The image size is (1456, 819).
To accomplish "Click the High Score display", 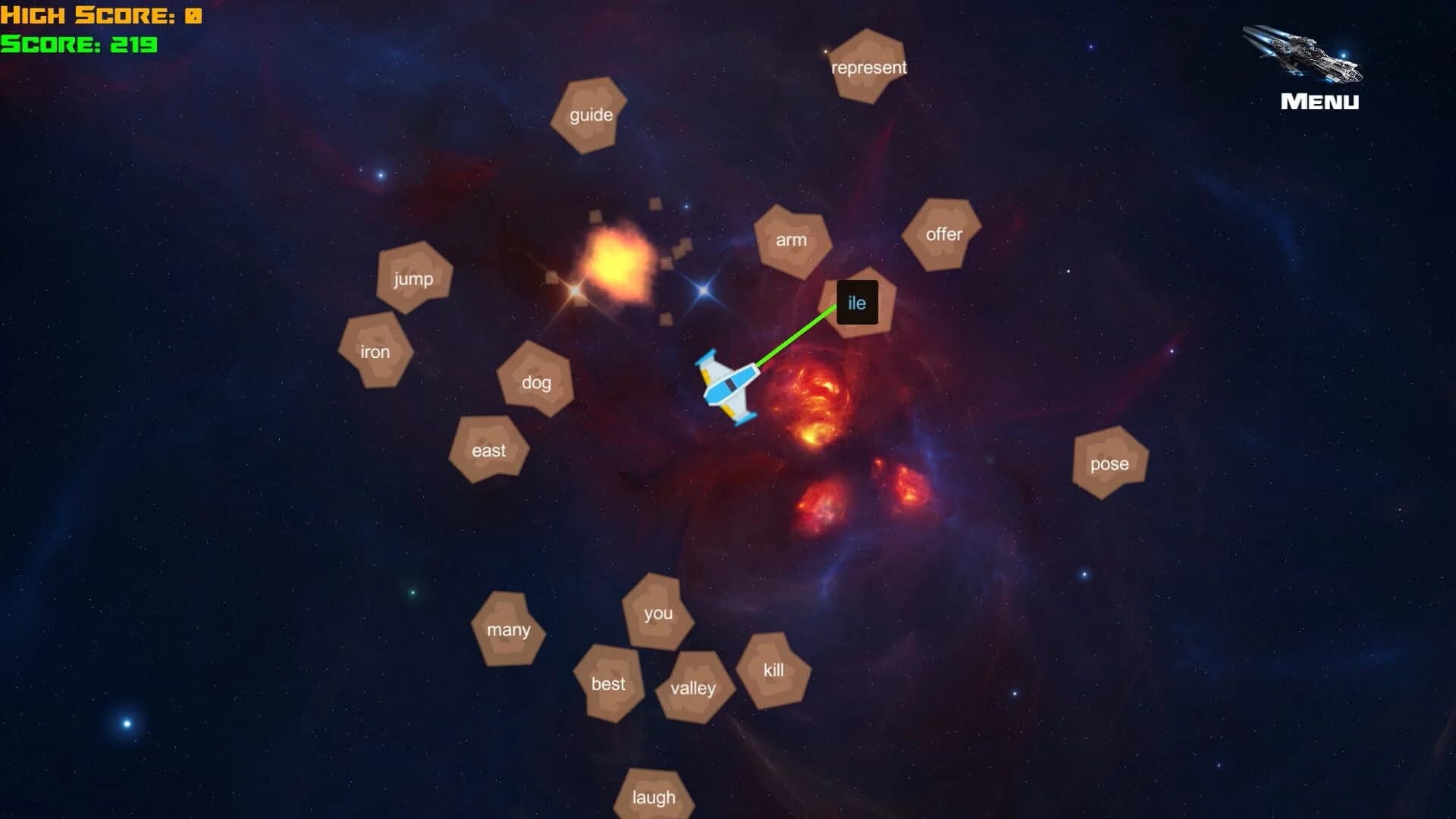I will (101, 14).
